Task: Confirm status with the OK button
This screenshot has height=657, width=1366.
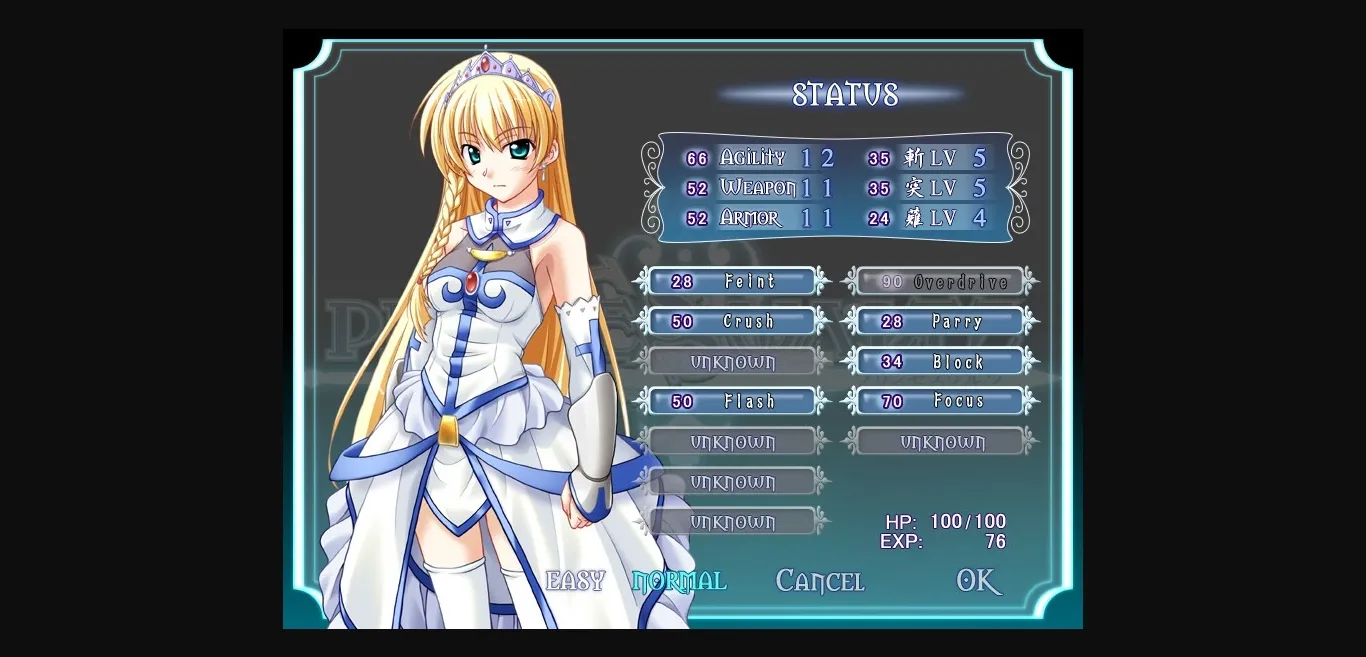Action: (x=978, y=581)
